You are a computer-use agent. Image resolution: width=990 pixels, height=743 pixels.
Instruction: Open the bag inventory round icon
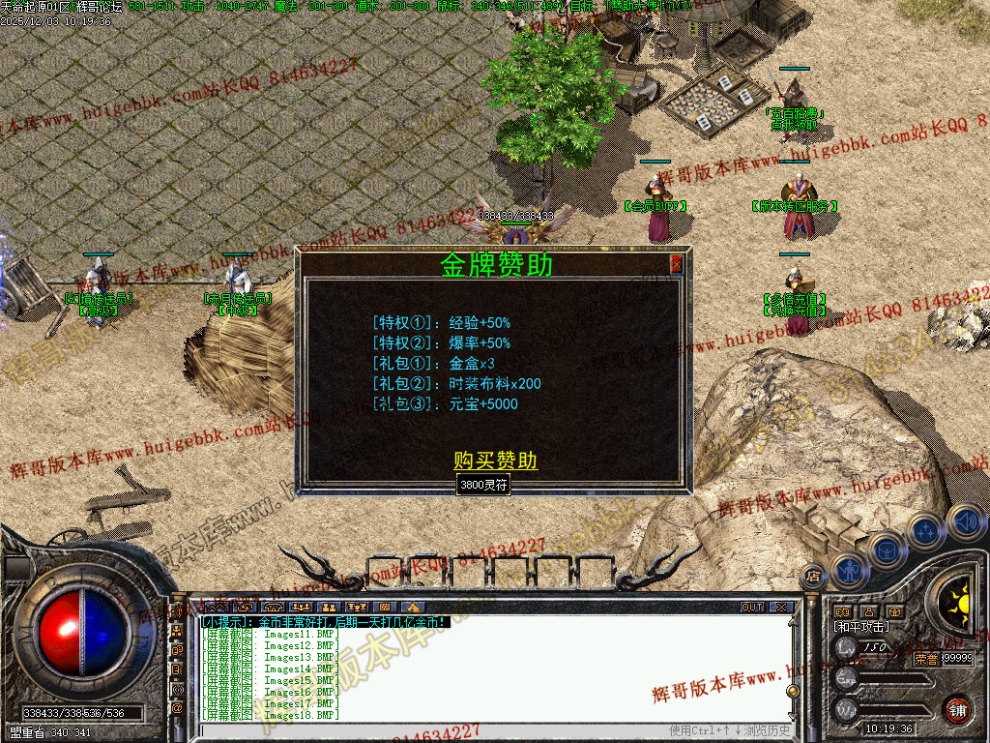coord(887,549)
